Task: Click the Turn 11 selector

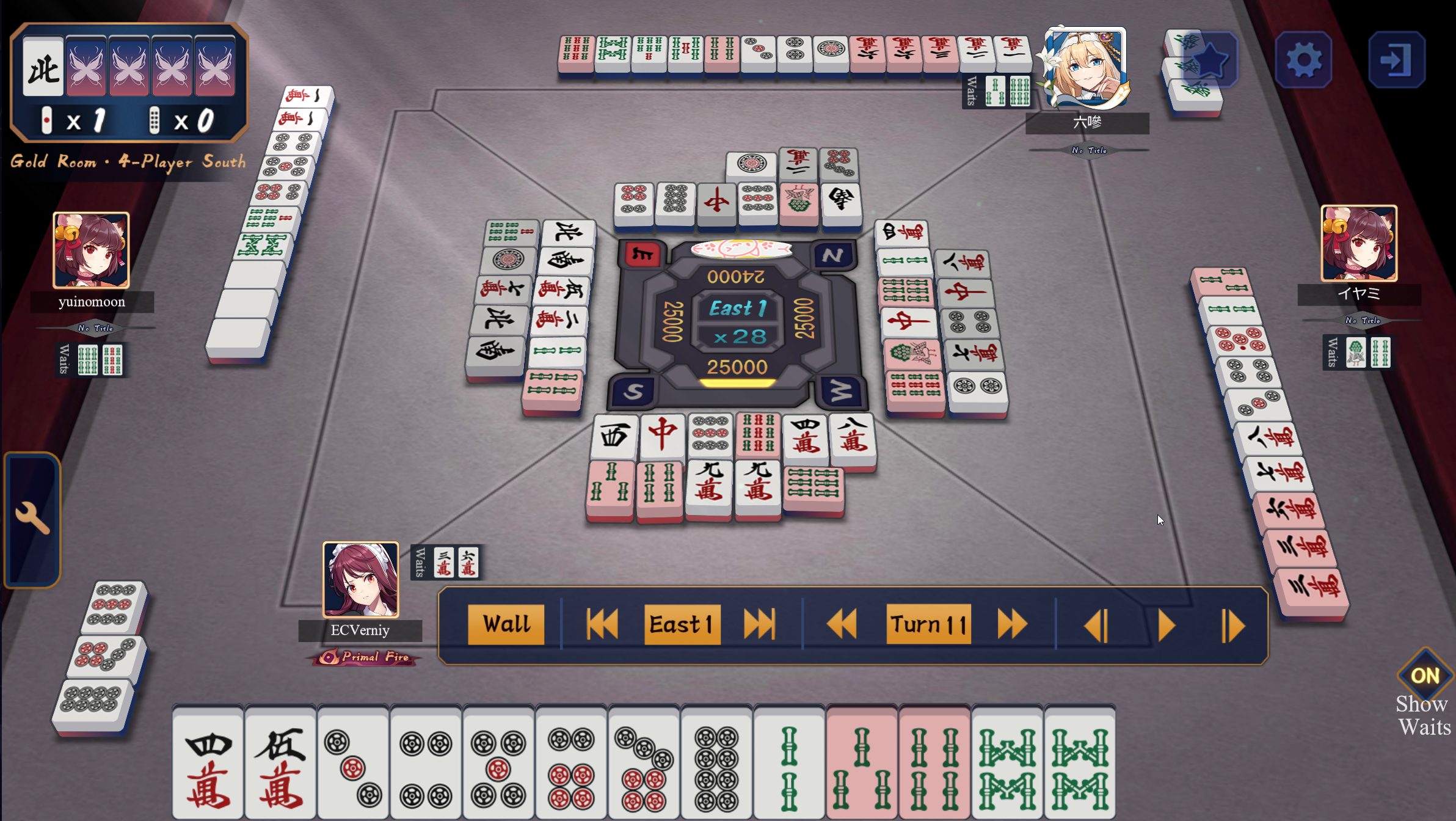Action: coord(928,624)
